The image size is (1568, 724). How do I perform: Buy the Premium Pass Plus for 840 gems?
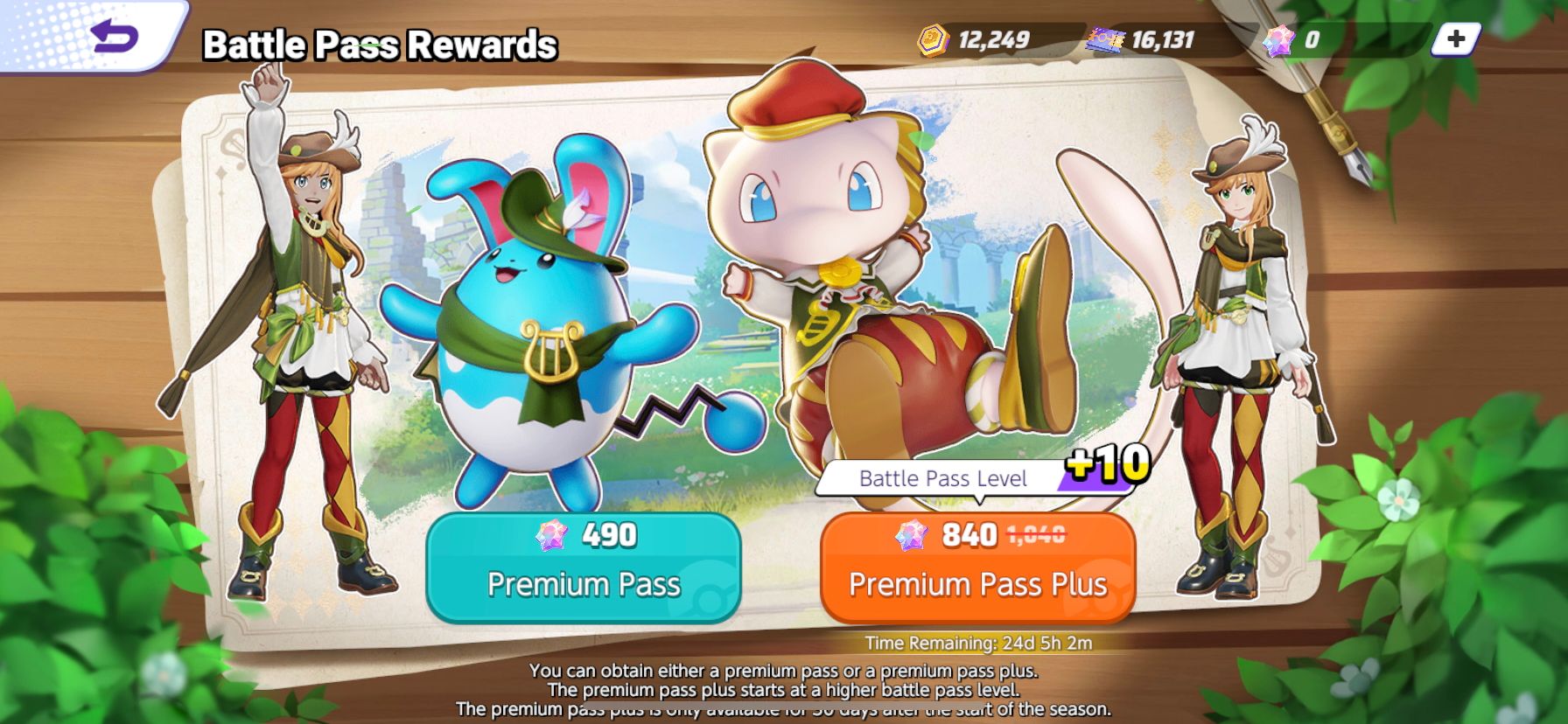(977, 568)
